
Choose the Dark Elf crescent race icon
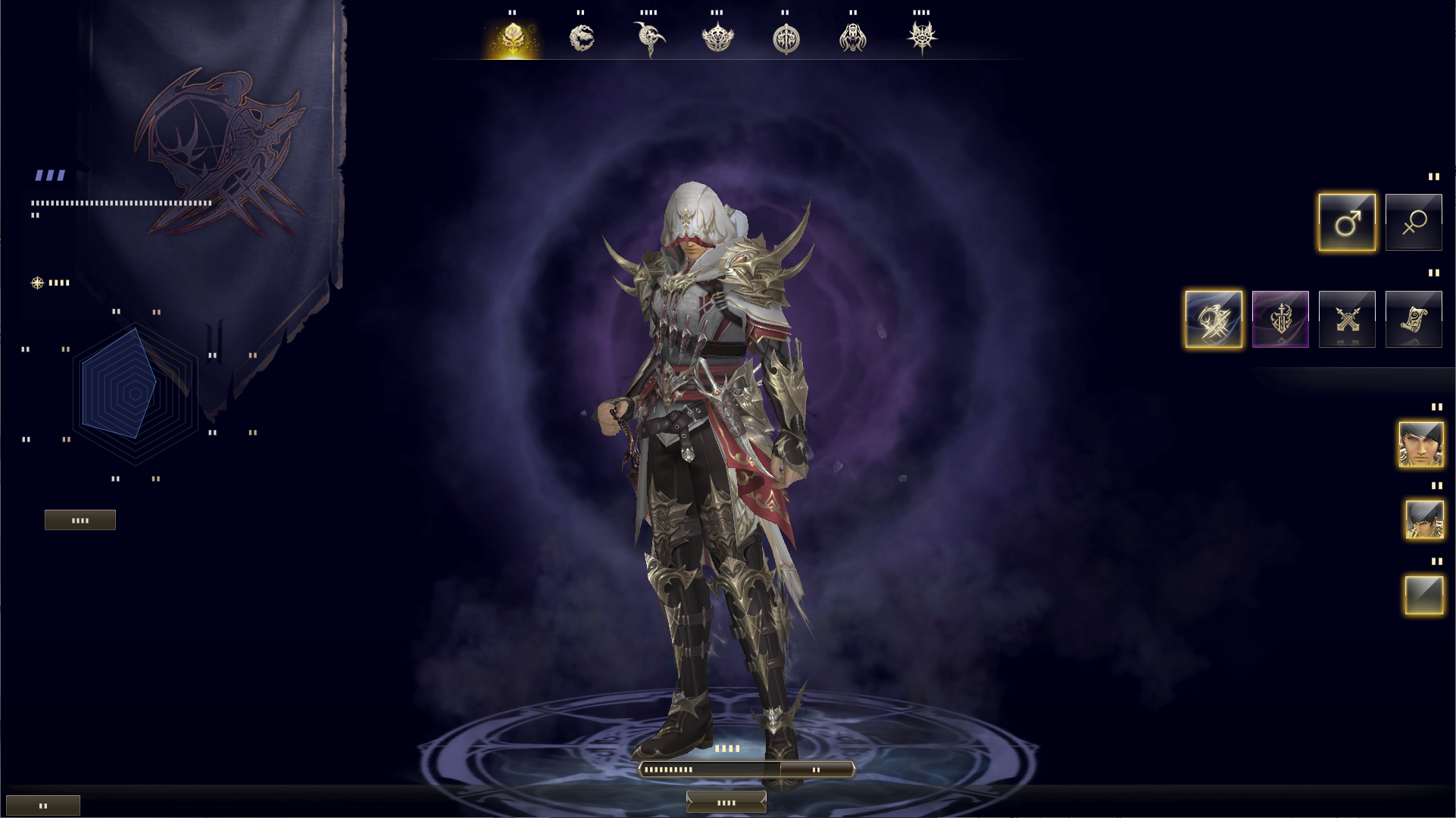649,36
